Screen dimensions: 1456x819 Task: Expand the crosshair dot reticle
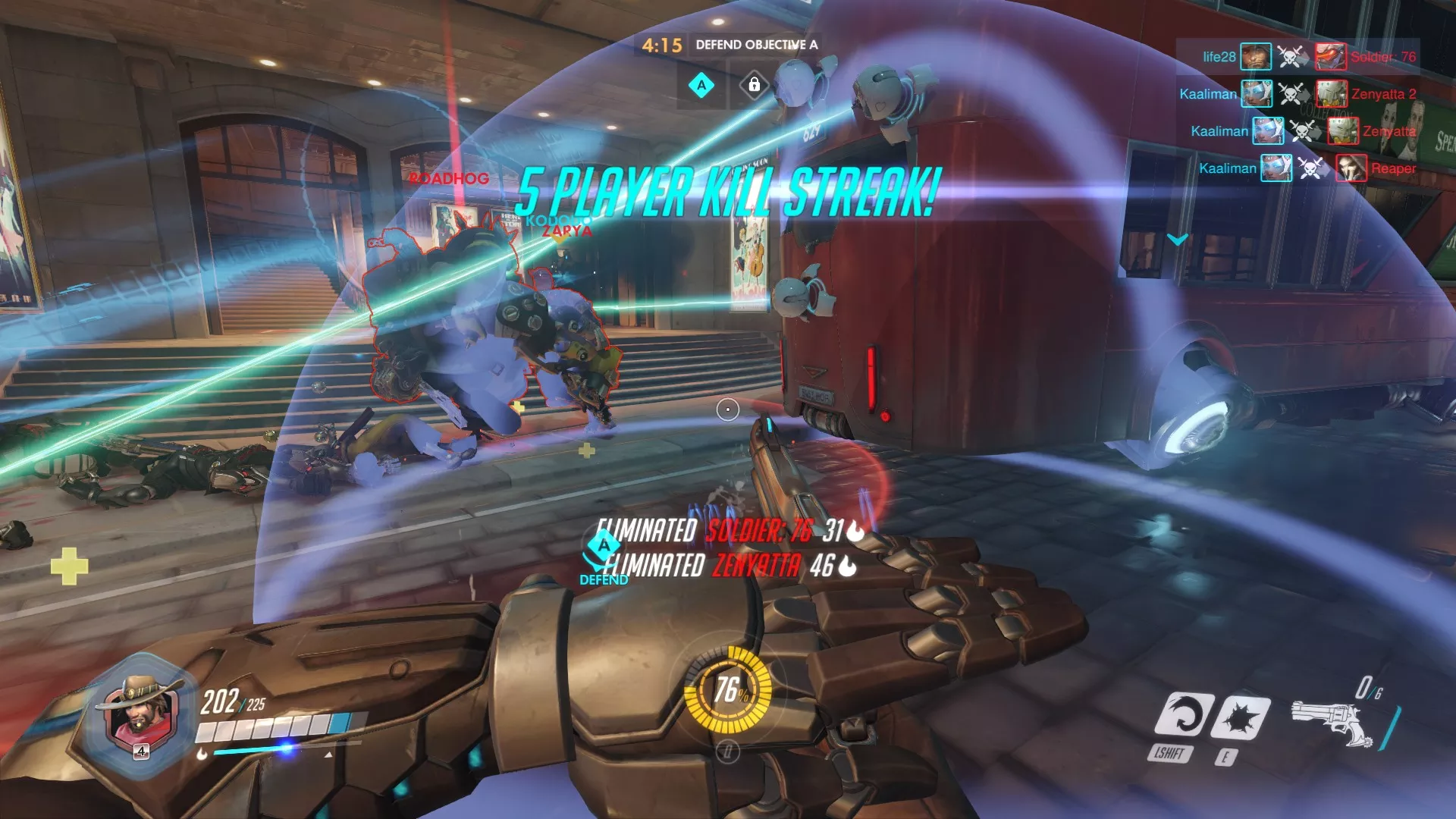click(x=726, y=409)
